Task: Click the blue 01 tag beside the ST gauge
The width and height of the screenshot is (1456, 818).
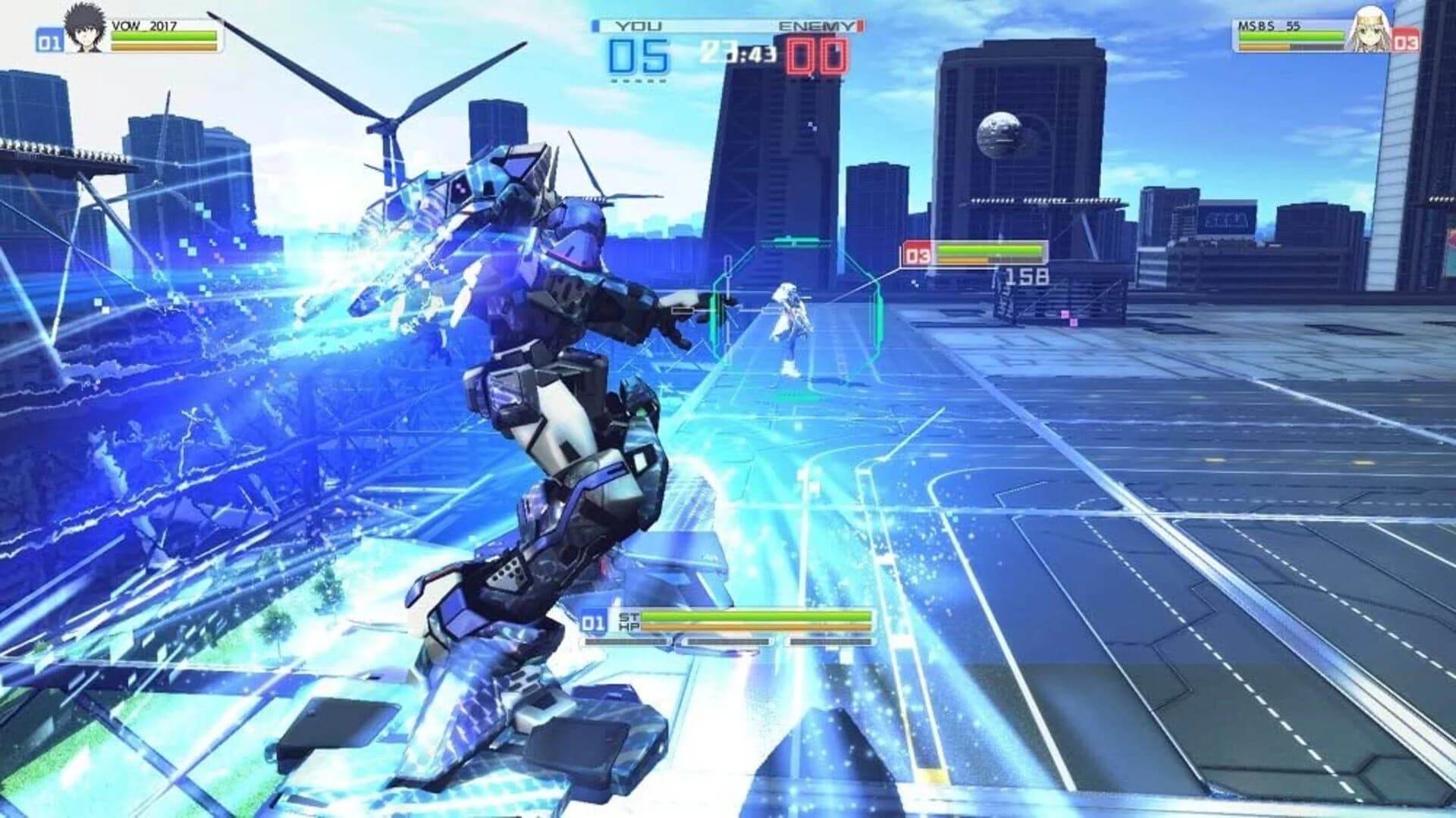Action: [x=592, y=622]
